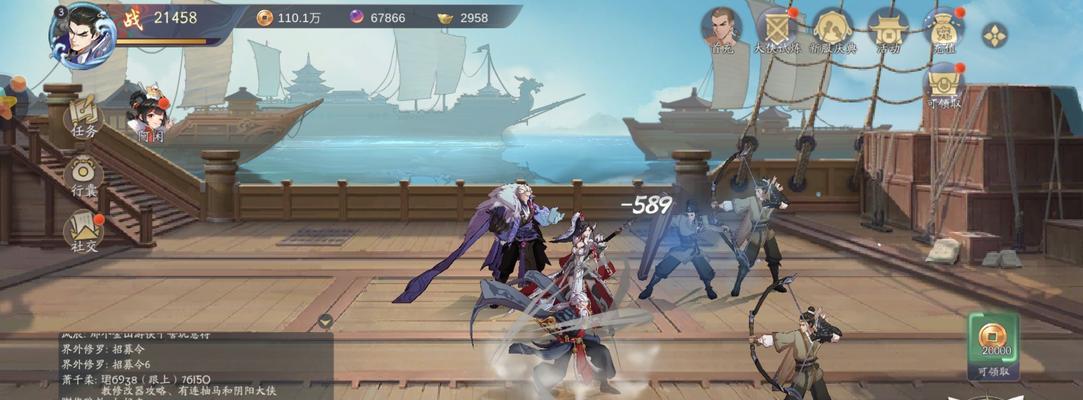Claim the 可领取 chest under recharge
Screen dimensions: 1083x400
point(943,84)
